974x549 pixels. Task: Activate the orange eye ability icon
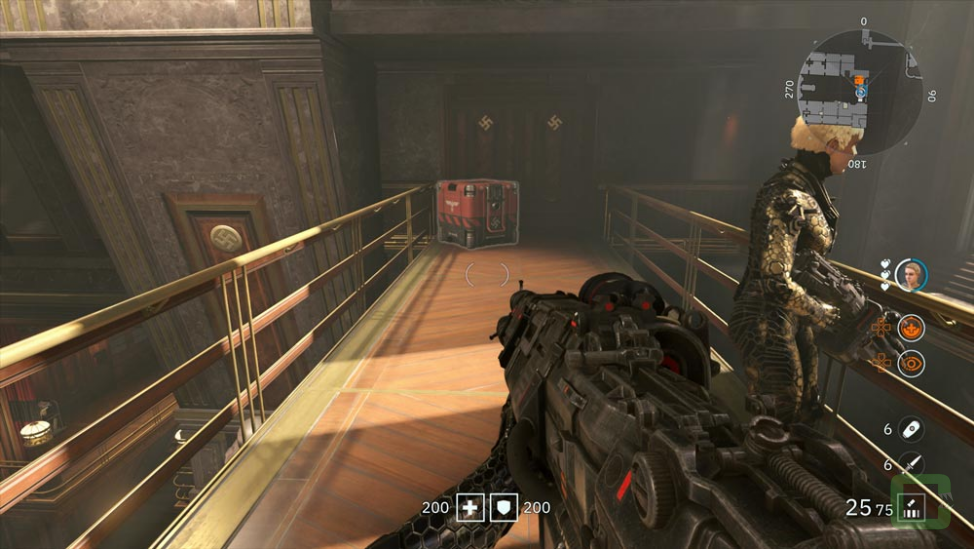(x=911, y=364)
